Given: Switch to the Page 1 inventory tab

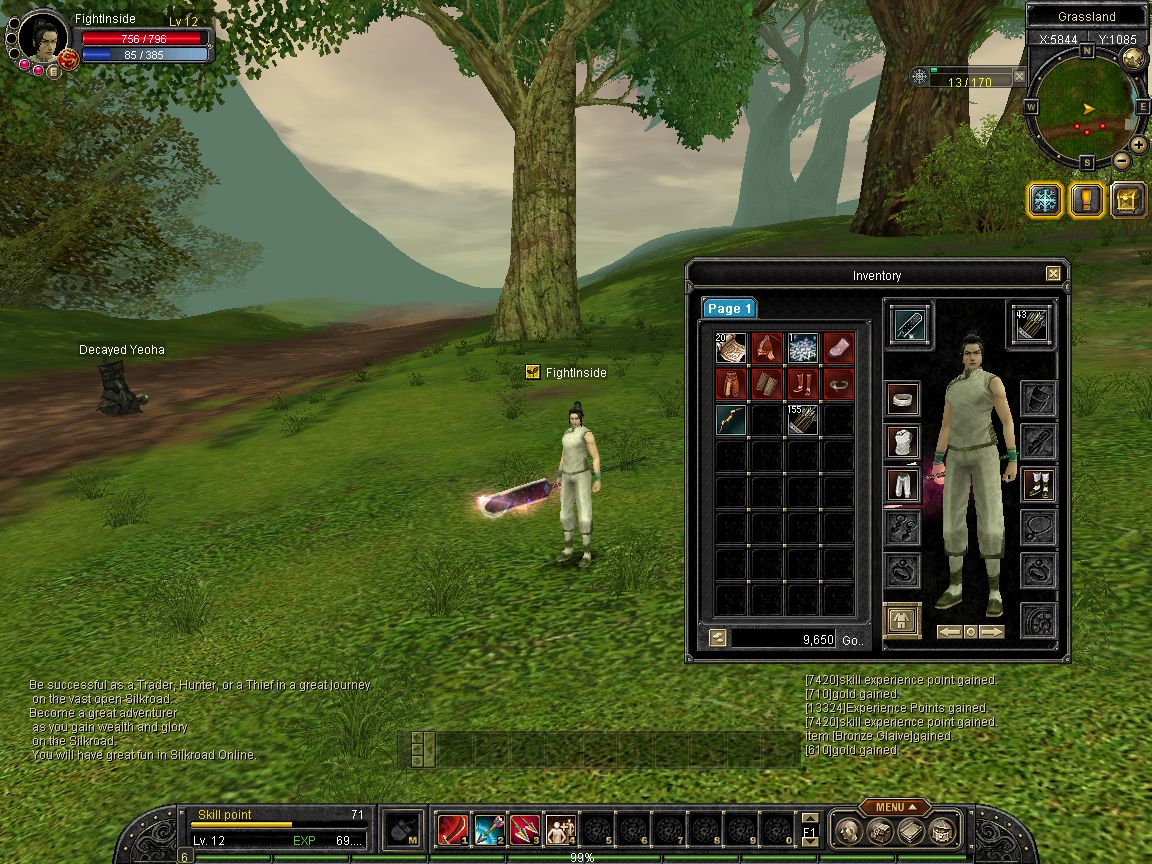Looking at the screenshot, I should click(x=729, y=308).
